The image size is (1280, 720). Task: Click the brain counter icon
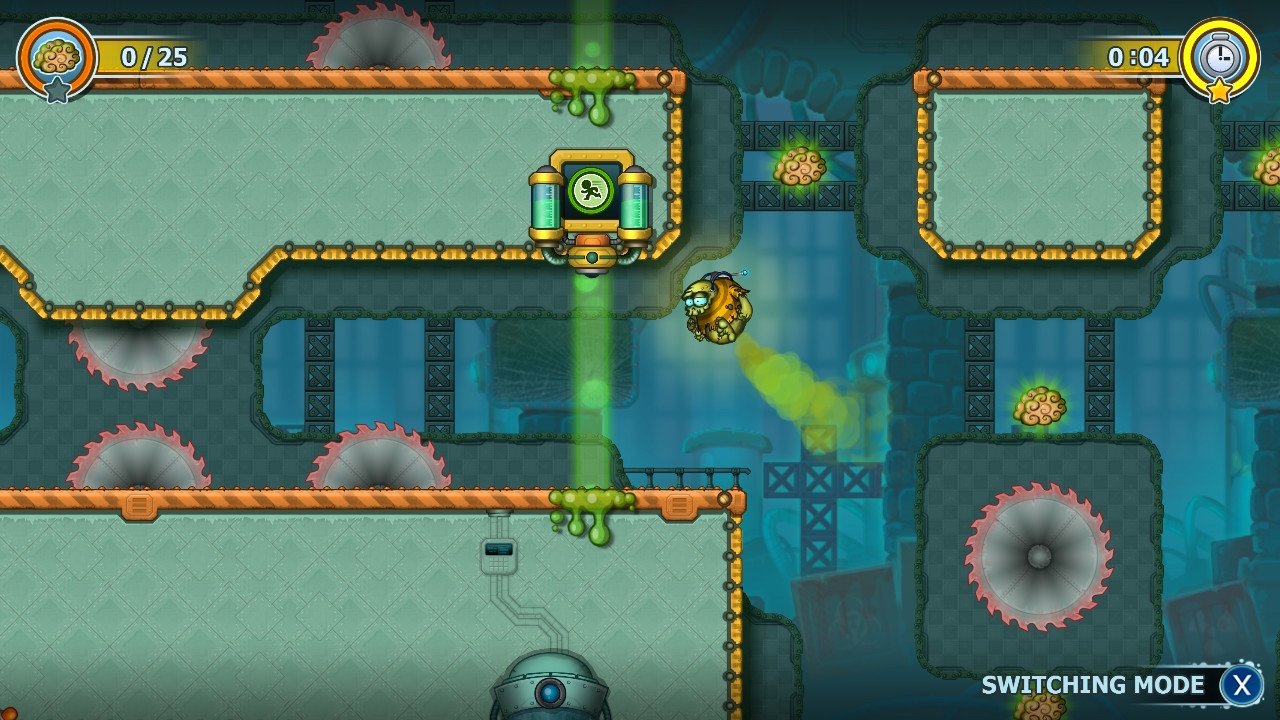click(55, 55)
